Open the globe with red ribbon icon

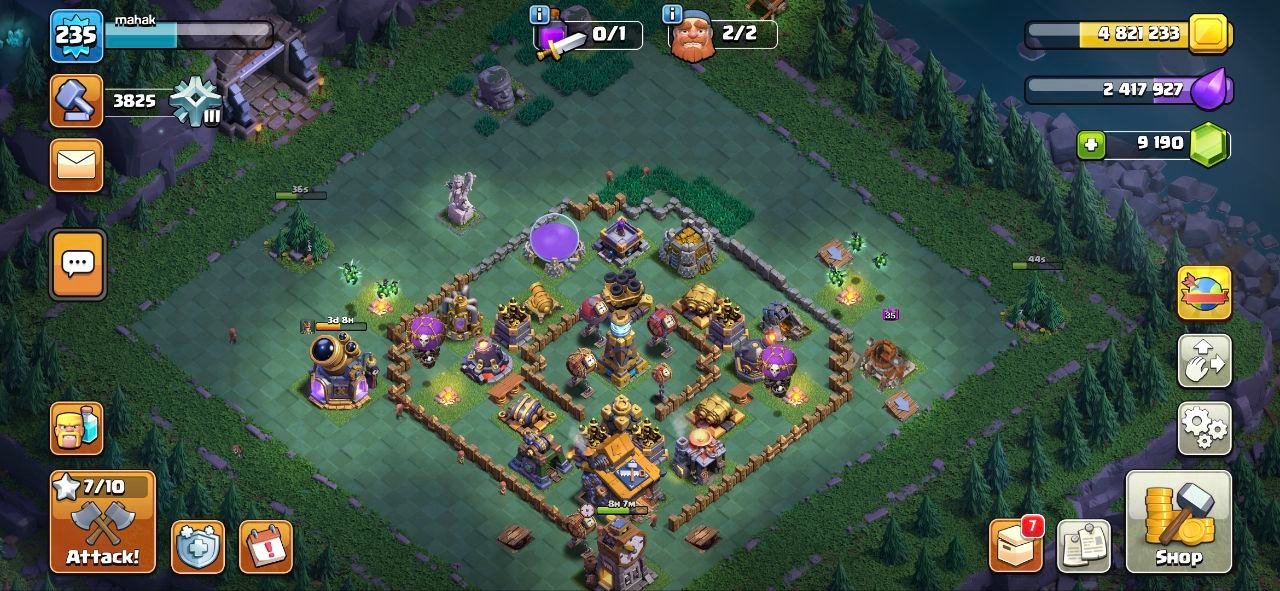click(x=1205, y=293)
